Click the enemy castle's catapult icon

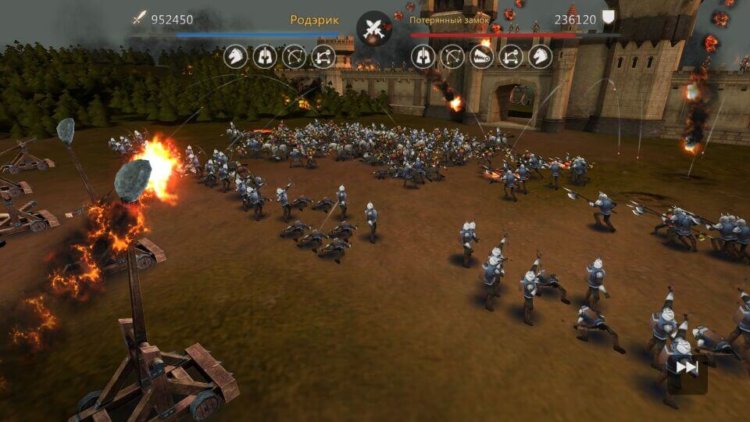coord(511,56)
